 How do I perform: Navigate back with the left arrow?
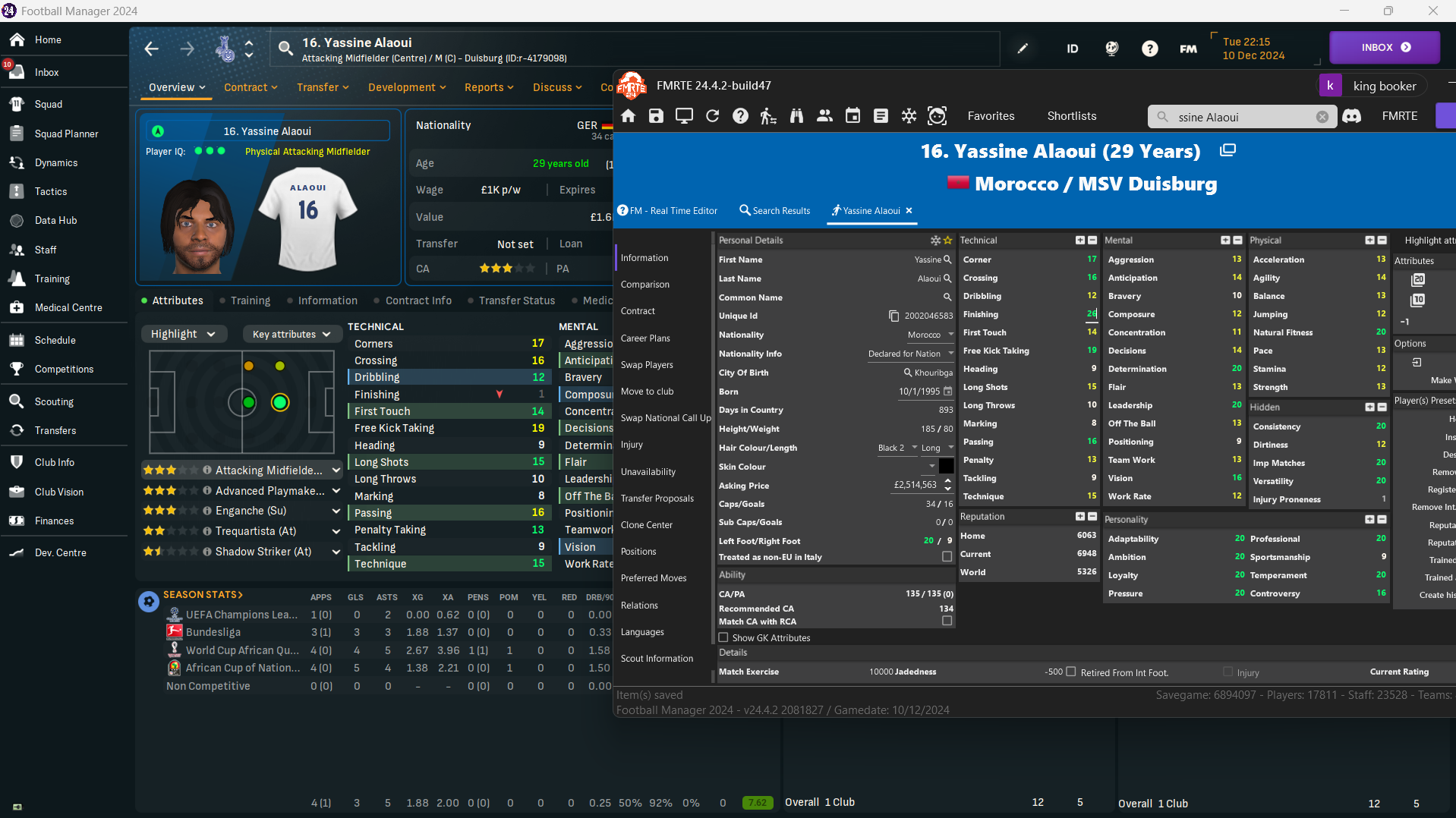(152, 49)
